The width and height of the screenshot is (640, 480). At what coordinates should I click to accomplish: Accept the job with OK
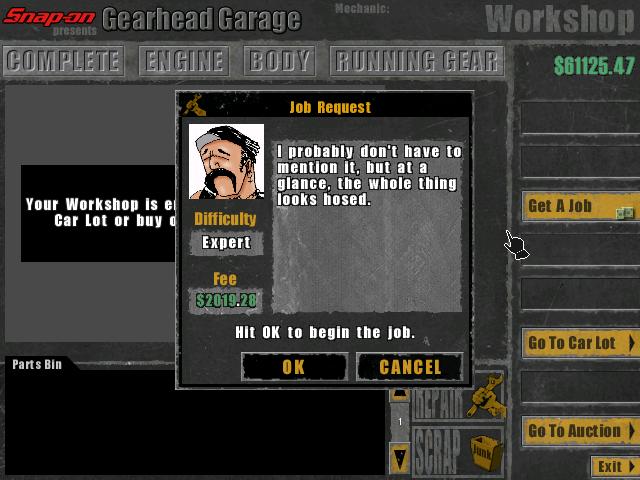point(294,367)
